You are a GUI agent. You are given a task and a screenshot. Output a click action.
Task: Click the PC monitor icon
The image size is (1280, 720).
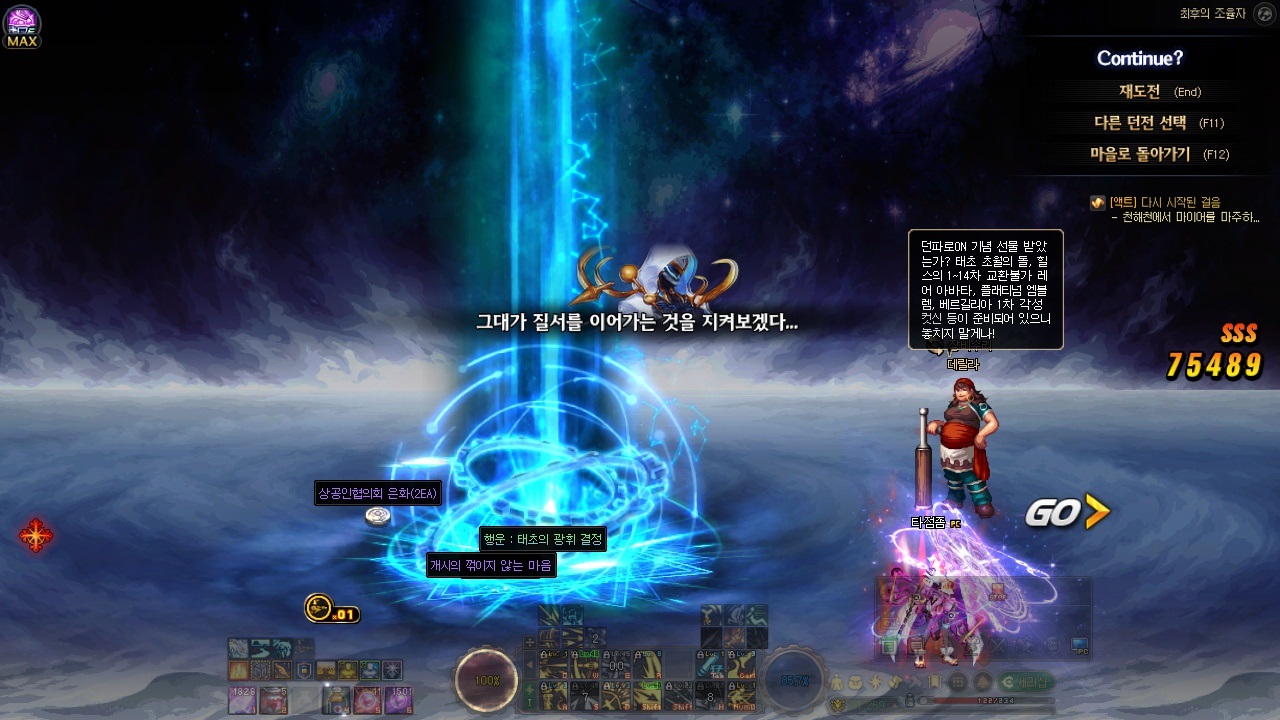click(x=1079, y=646)
